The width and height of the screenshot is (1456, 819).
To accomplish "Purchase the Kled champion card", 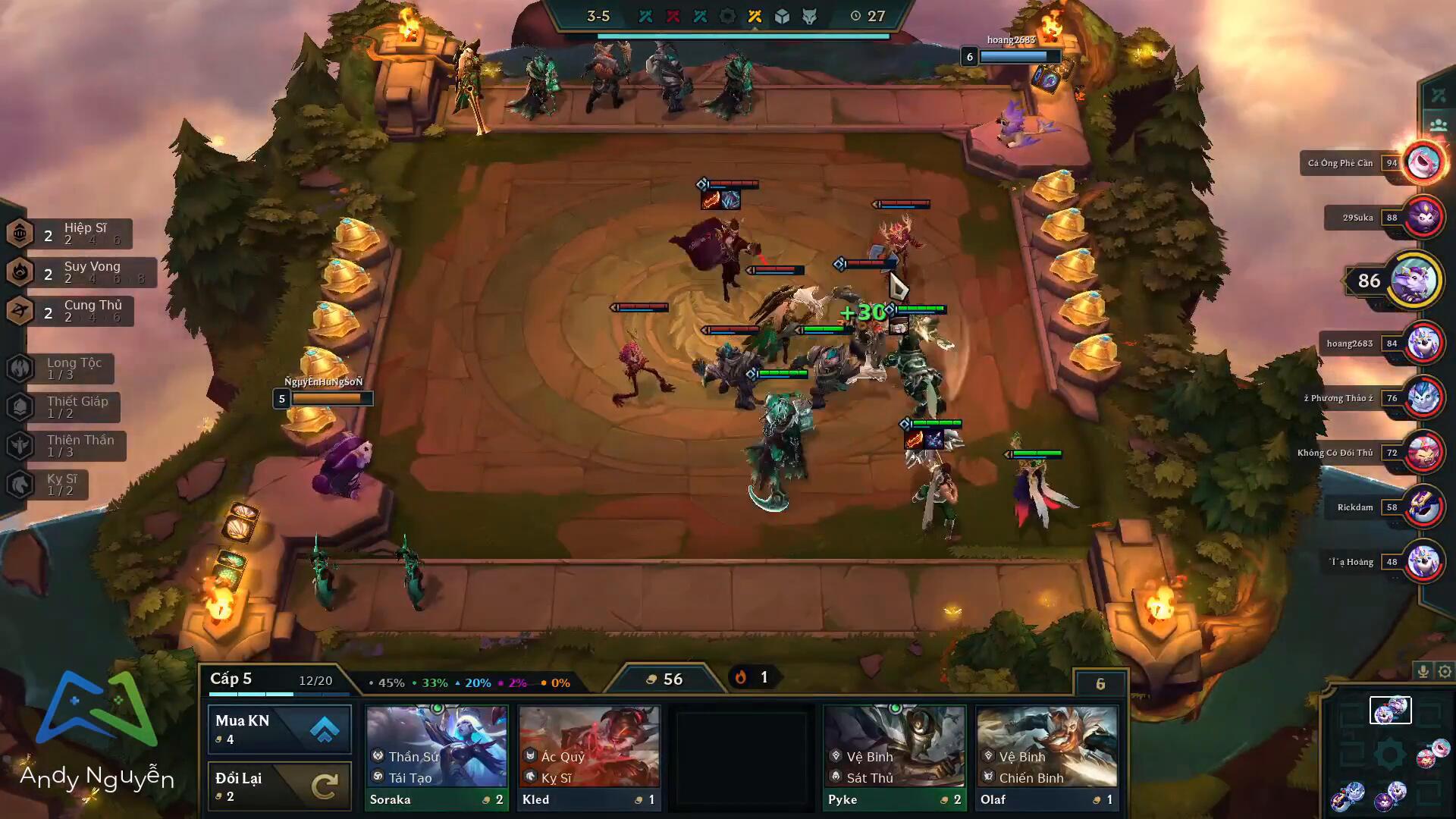I will (588, 757).
